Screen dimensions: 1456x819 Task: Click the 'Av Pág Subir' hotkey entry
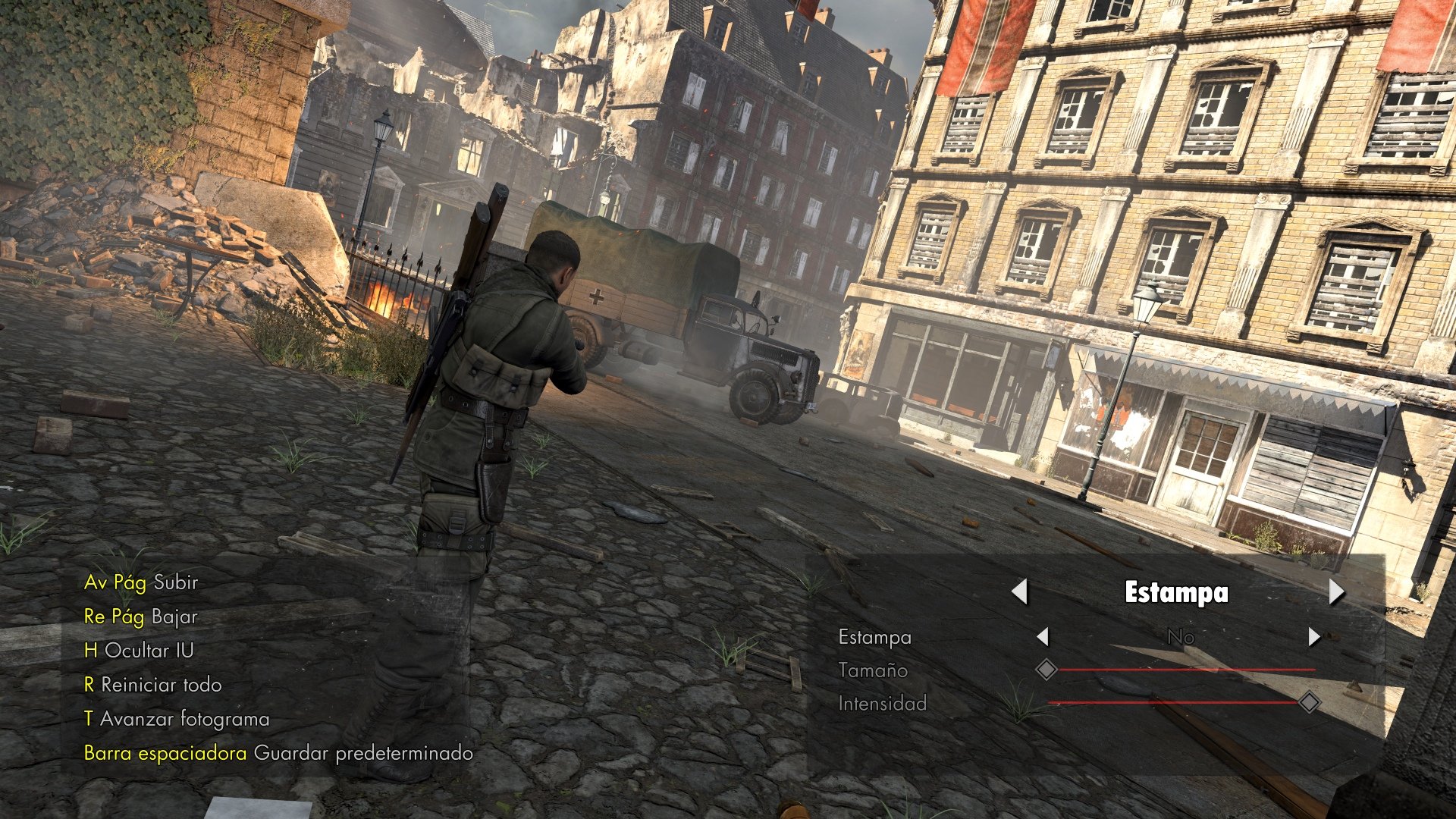pyautogui.click(x=140, y=583)
